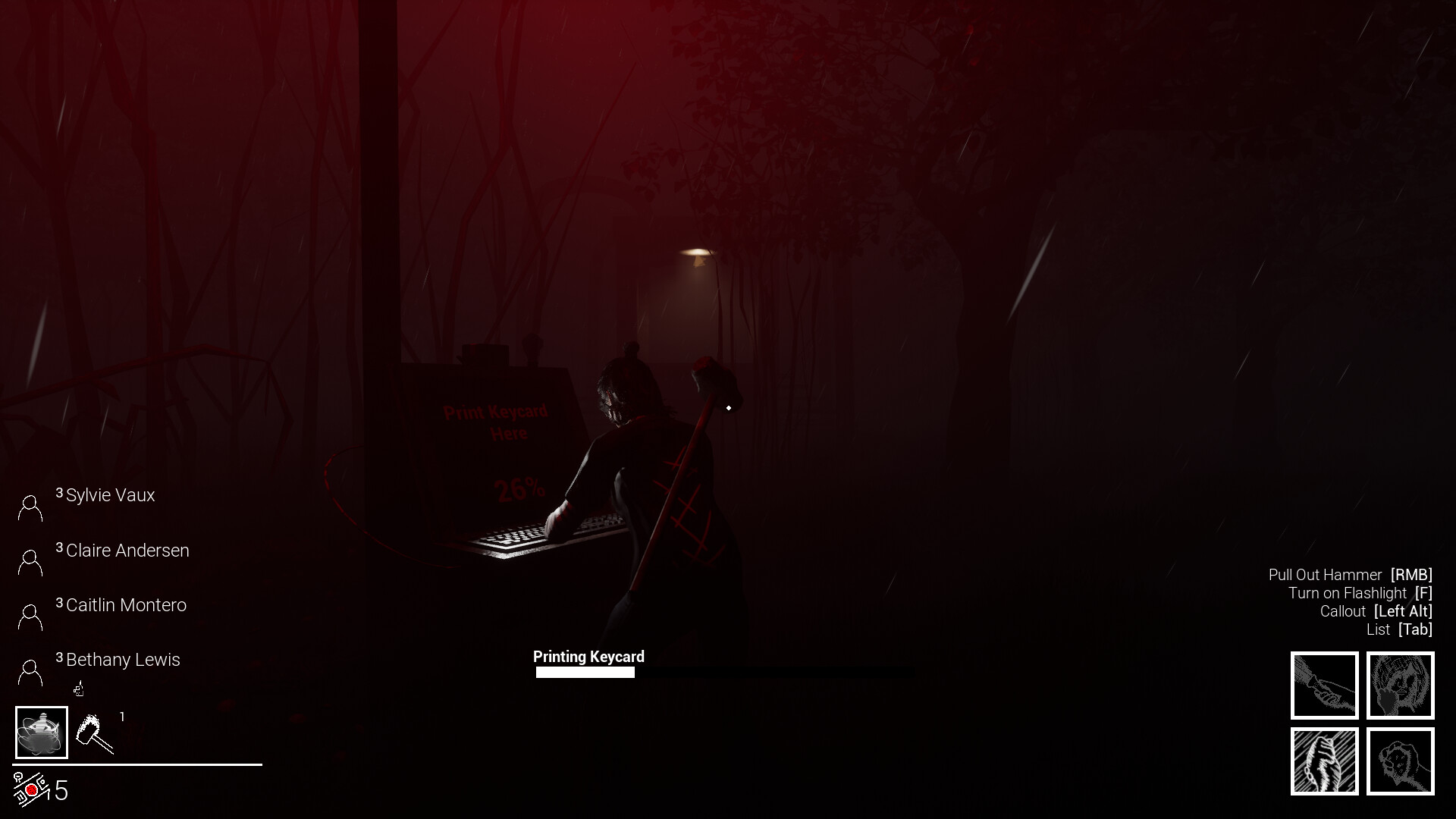Screen dimensions: 1456x819
Task: Click Caitlin Montero's name label
Action: pos(126,605)
